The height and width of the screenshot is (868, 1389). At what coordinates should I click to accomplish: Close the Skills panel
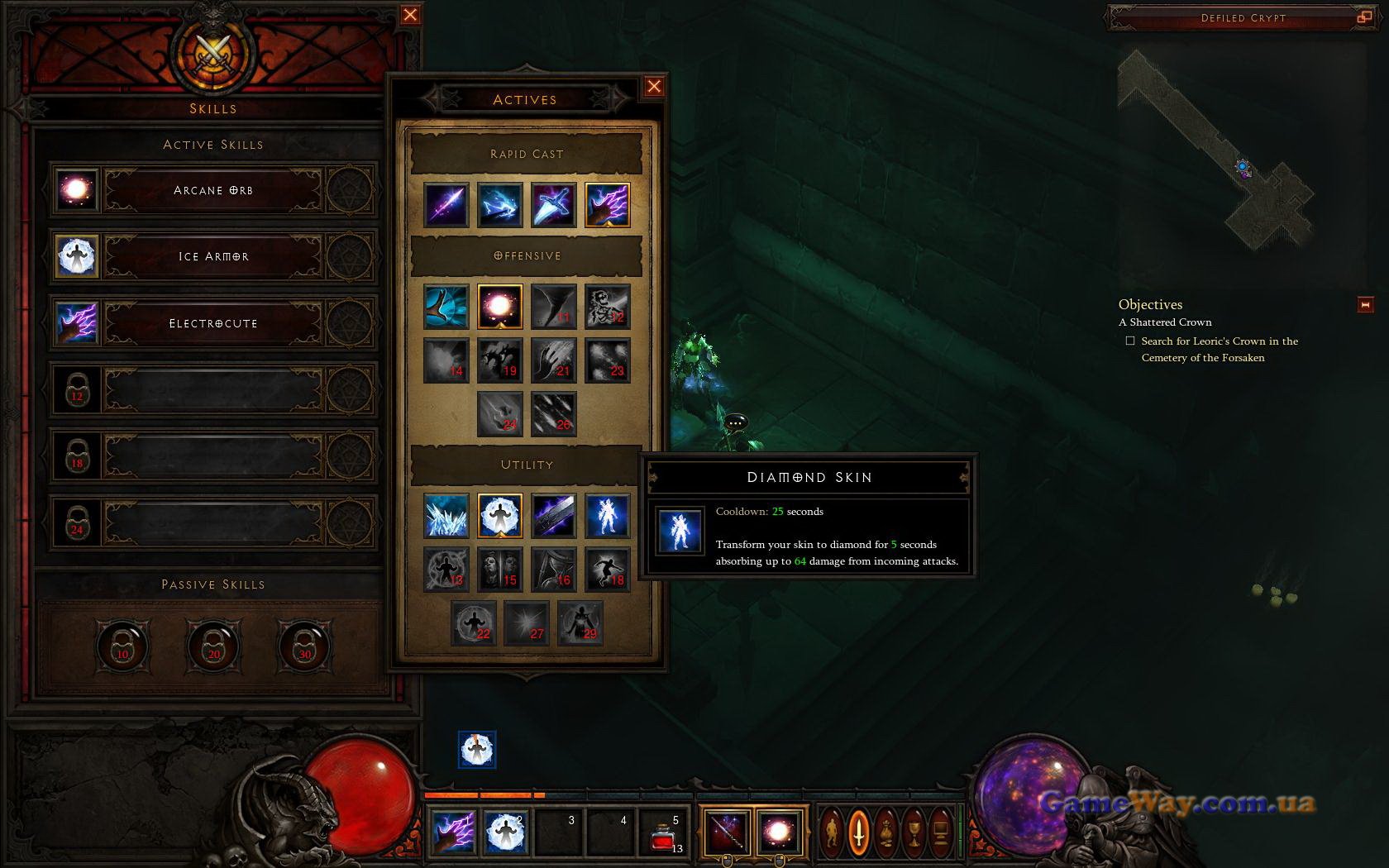click(x=409, y=15)
